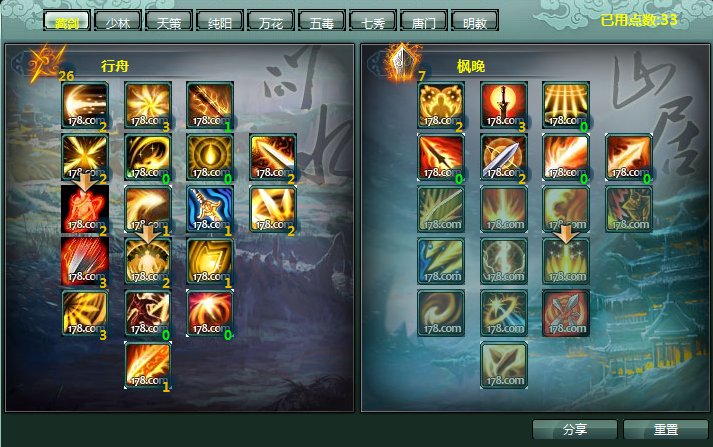Switch to the 五毒 tab
This screenshot has width=713, height=447.
click(x=321, y=21)
